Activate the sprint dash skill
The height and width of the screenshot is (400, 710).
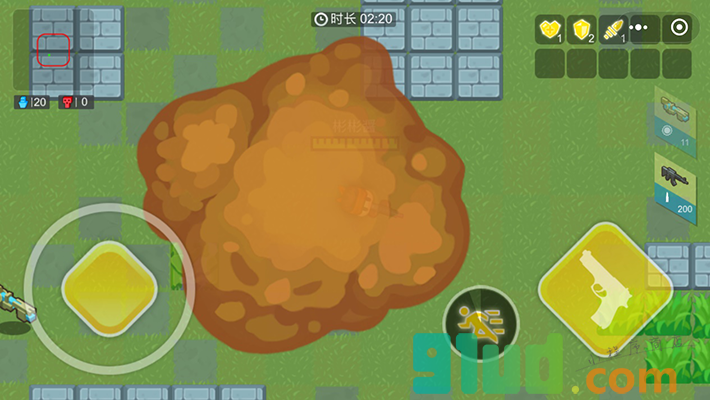tap(480, 323)
